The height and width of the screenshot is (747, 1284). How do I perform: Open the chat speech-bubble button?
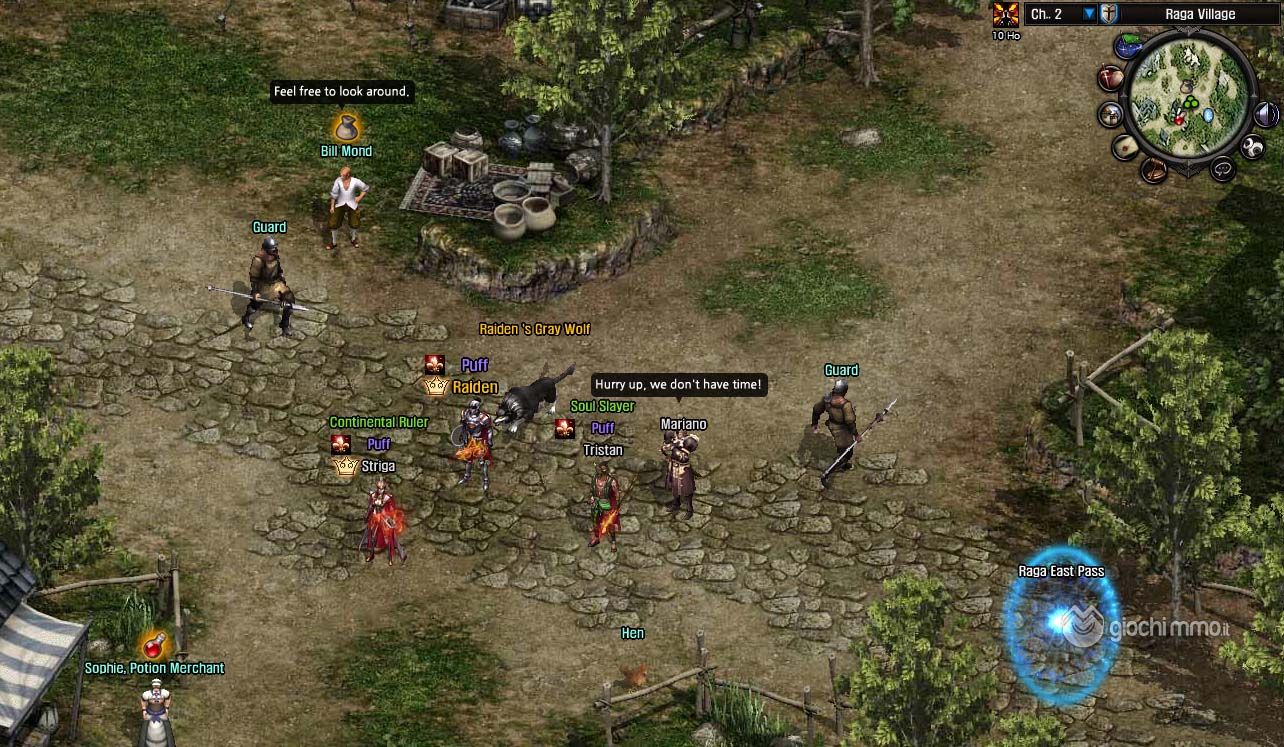pyautogui.click(x=1222, y=169)
